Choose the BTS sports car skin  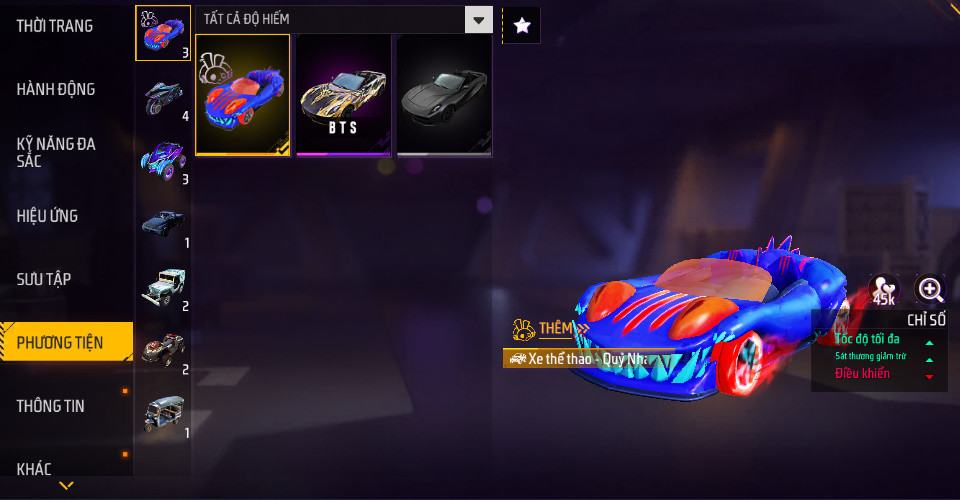pos(343,95)
